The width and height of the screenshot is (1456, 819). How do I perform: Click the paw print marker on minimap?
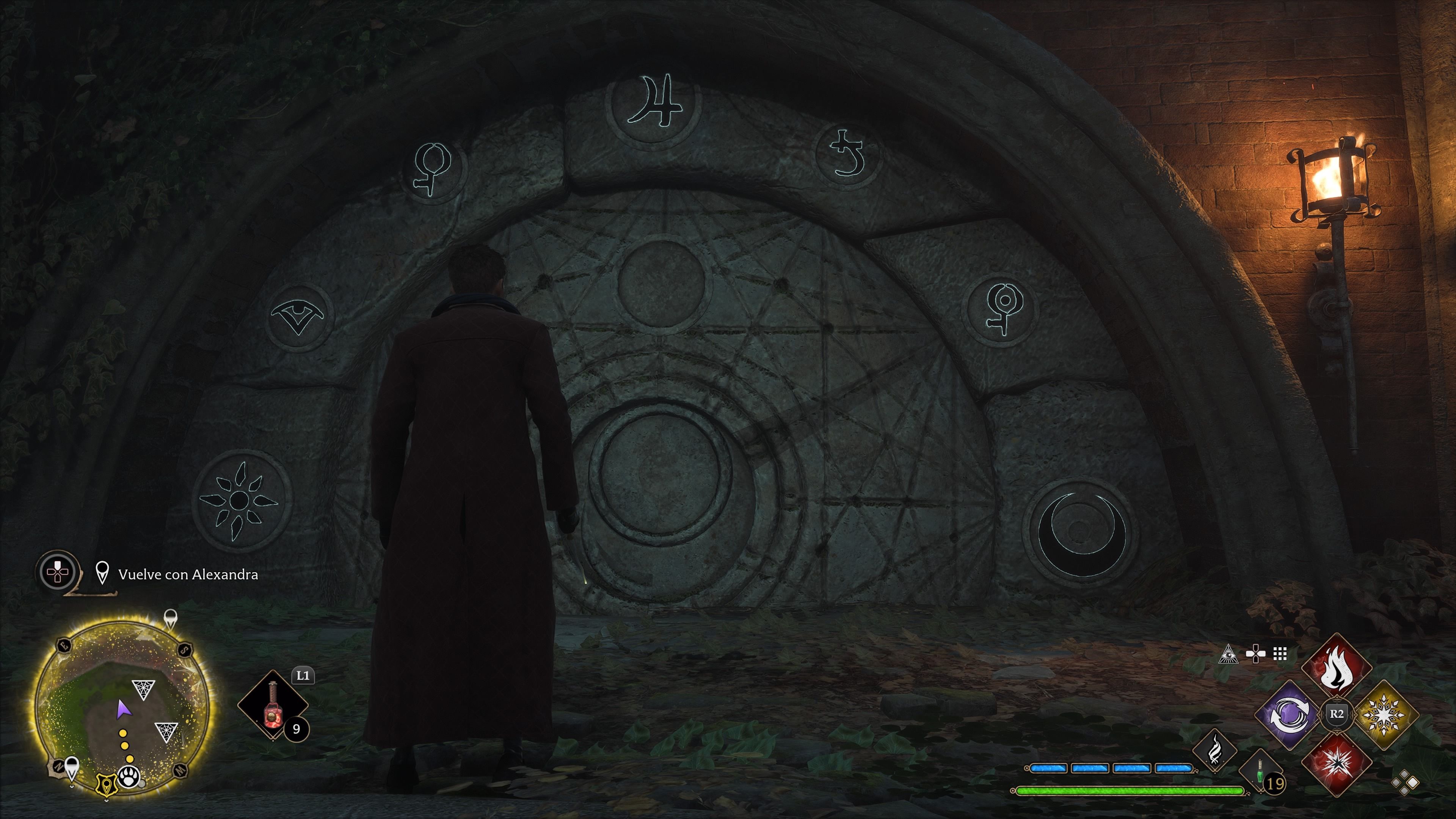point(129,779)
